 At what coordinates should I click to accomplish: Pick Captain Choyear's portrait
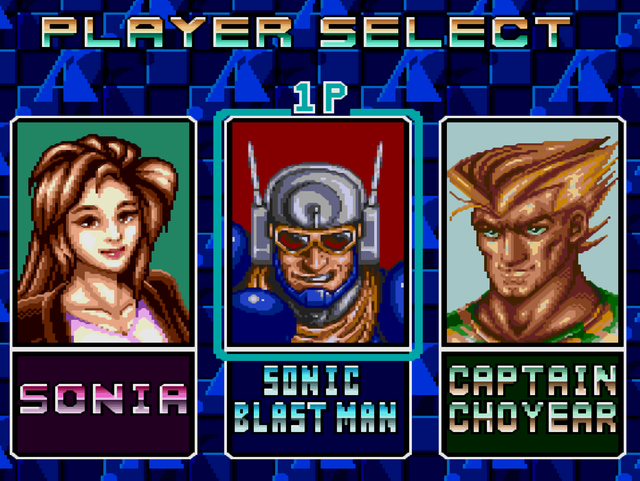click(x=532, y=232)
